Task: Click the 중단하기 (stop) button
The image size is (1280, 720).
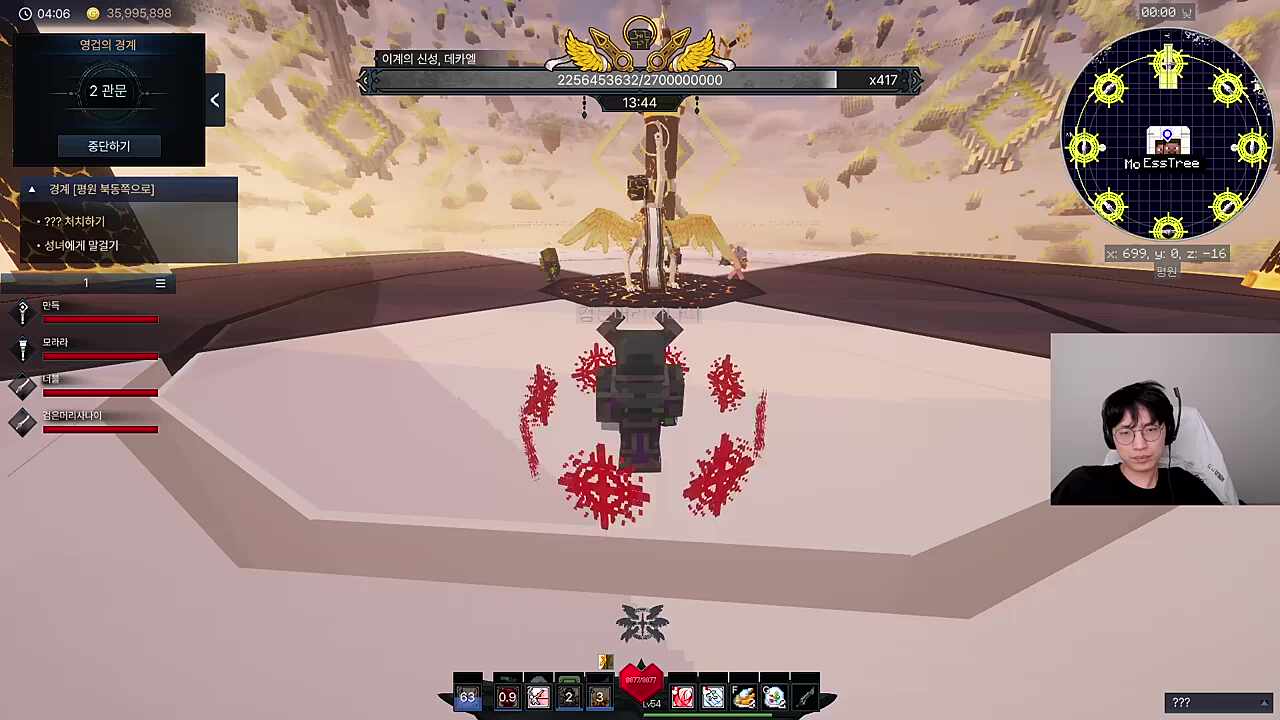Action: [108, 146]
